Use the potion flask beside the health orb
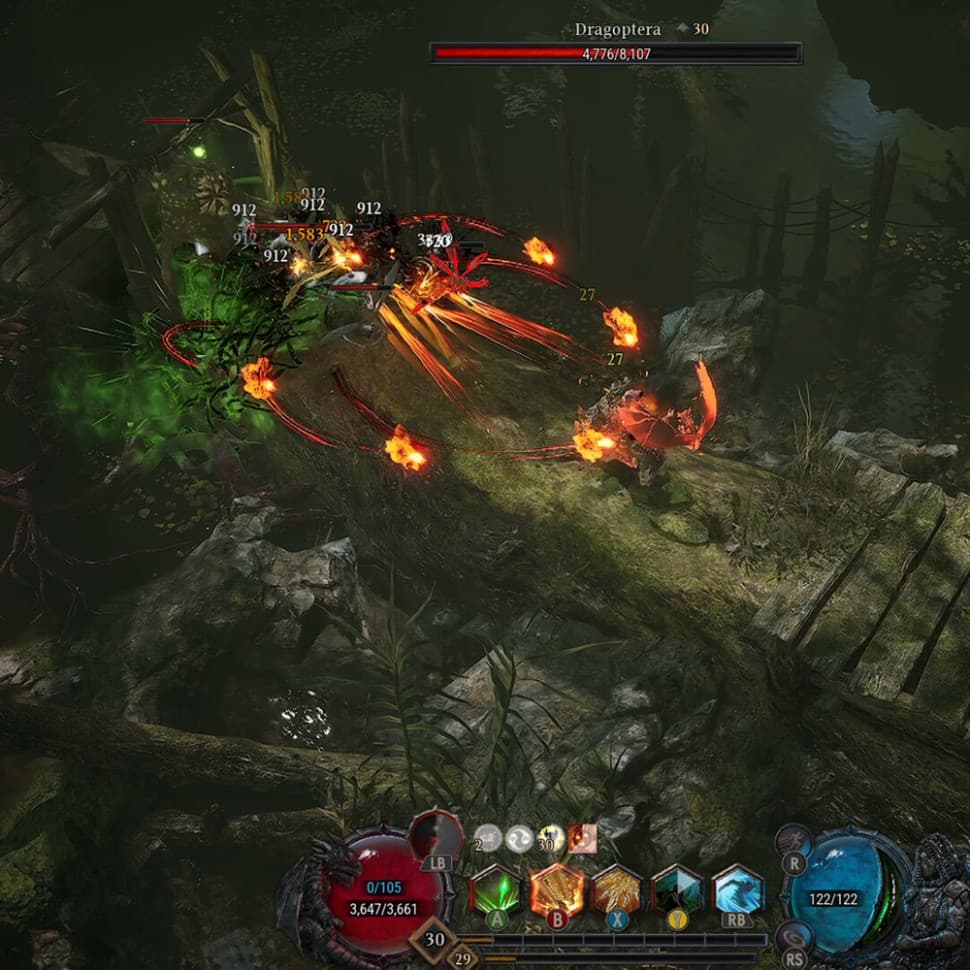Viewport: 970px width, 970px height. 437,836
